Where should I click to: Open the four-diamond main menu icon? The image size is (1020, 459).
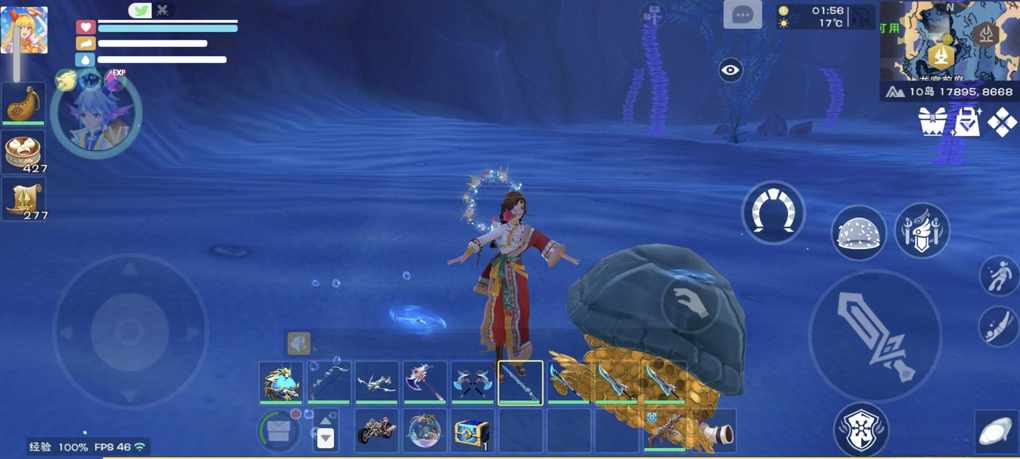click(1001, 122)
